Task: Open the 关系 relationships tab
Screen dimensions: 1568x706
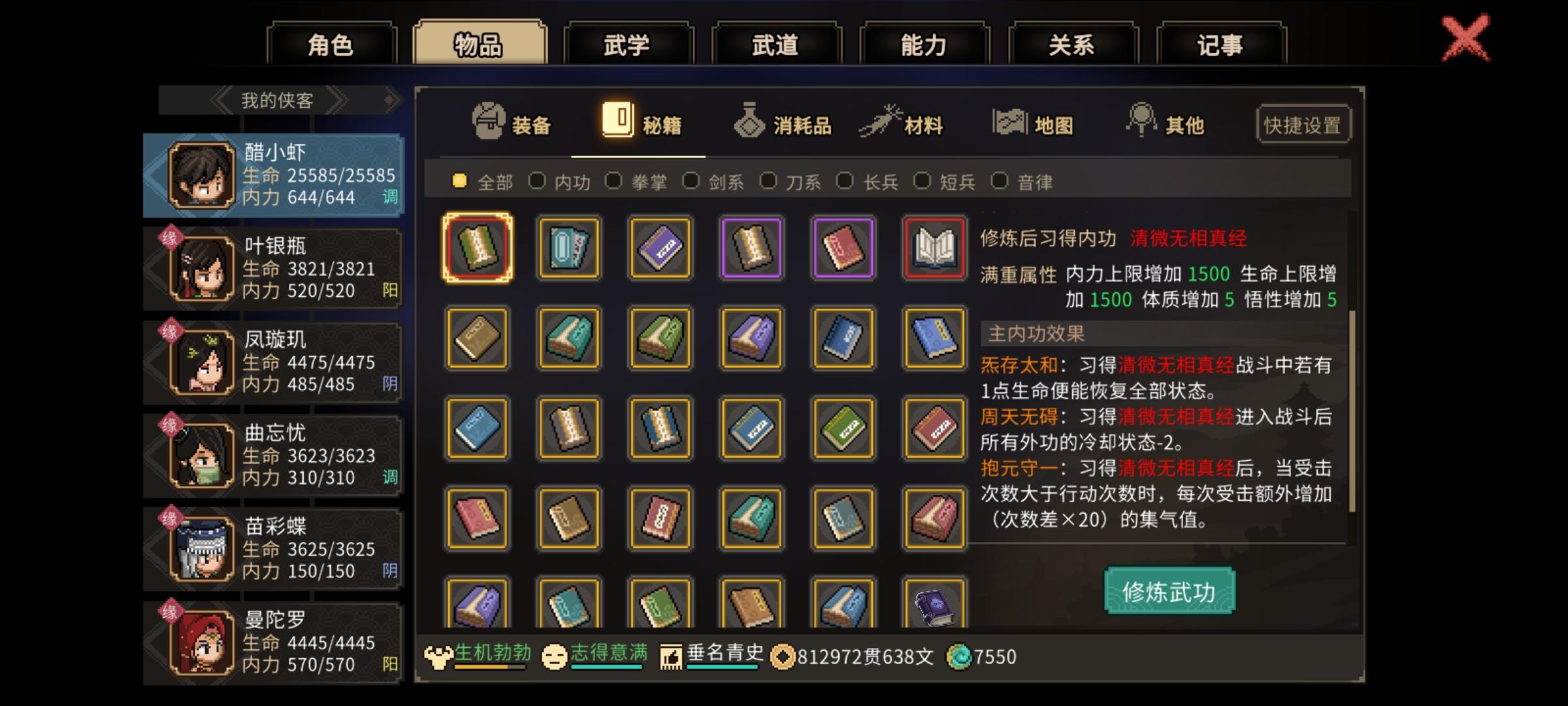Action: [1071, 44]
